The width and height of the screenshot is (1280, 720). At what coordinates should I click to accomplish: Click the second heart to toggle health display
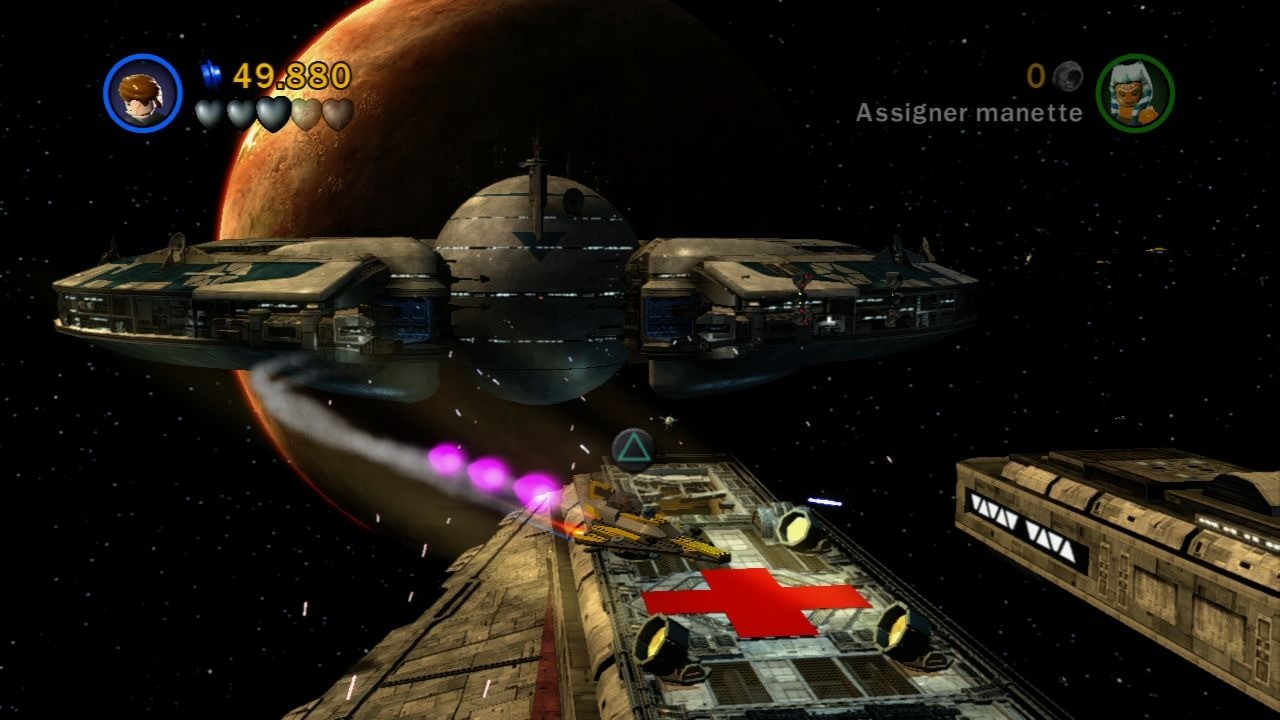pyautogui.click(x=240, y=114)
